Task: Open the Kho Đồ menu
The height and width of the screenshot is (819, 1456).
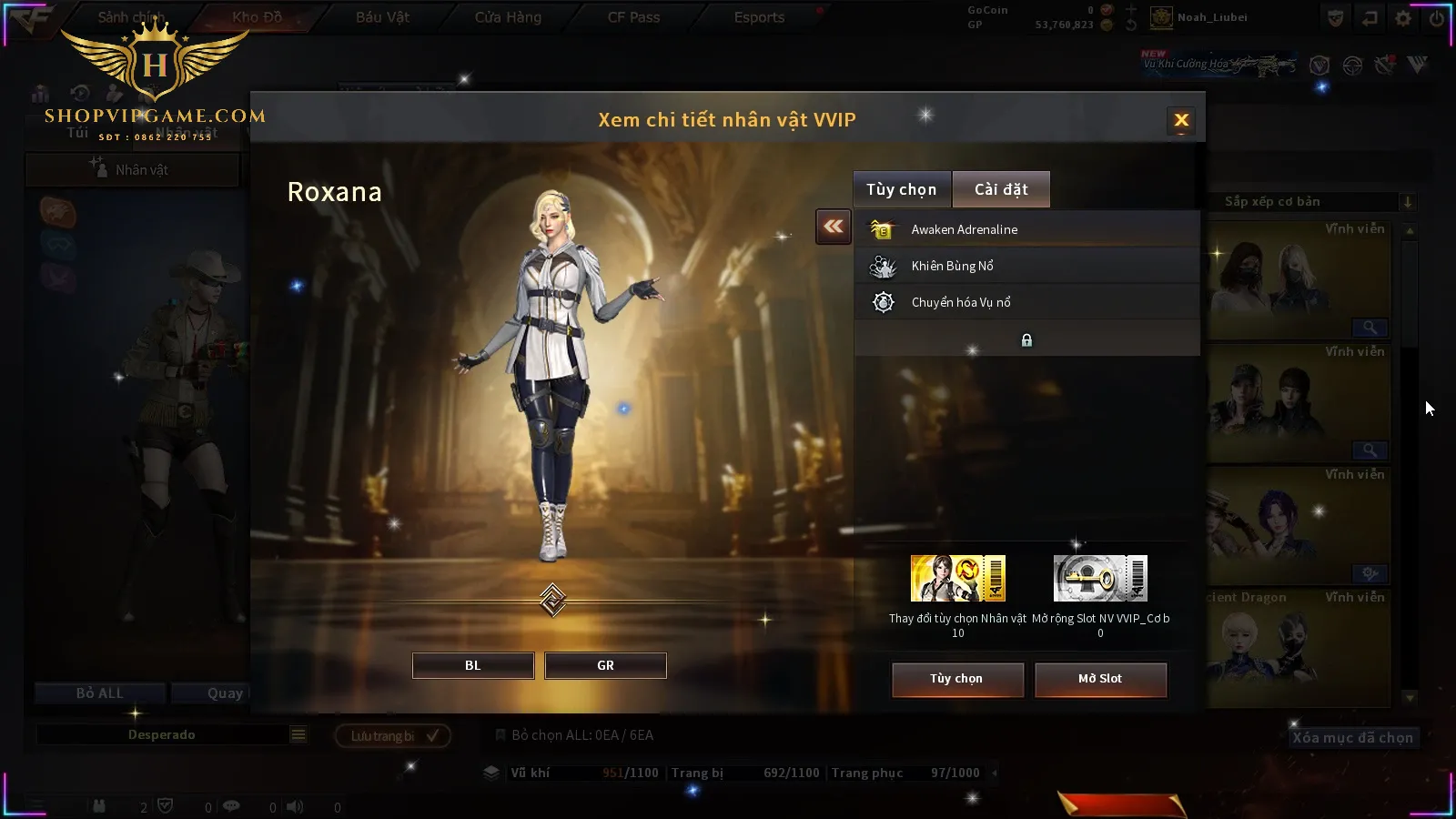Action: [x=257, y=17]
